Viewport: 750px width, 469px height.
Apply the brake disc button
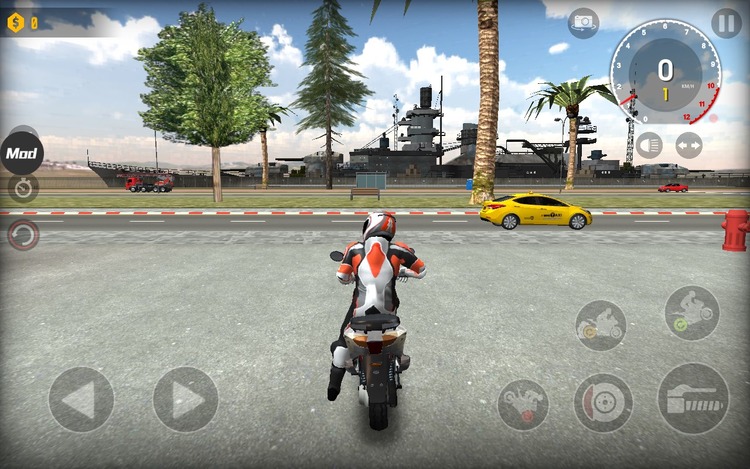[603, 403]
